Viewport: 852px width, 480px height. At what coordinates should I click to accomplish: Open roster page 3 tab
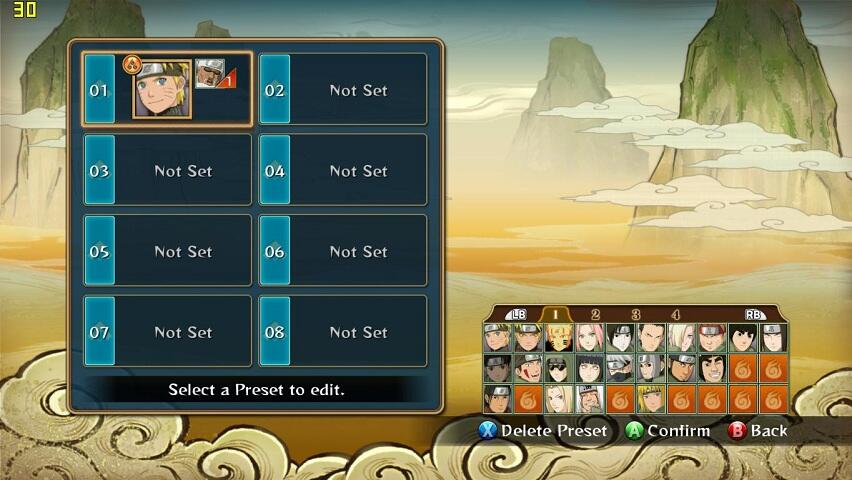pyautogui.click(x=636, y=315)
